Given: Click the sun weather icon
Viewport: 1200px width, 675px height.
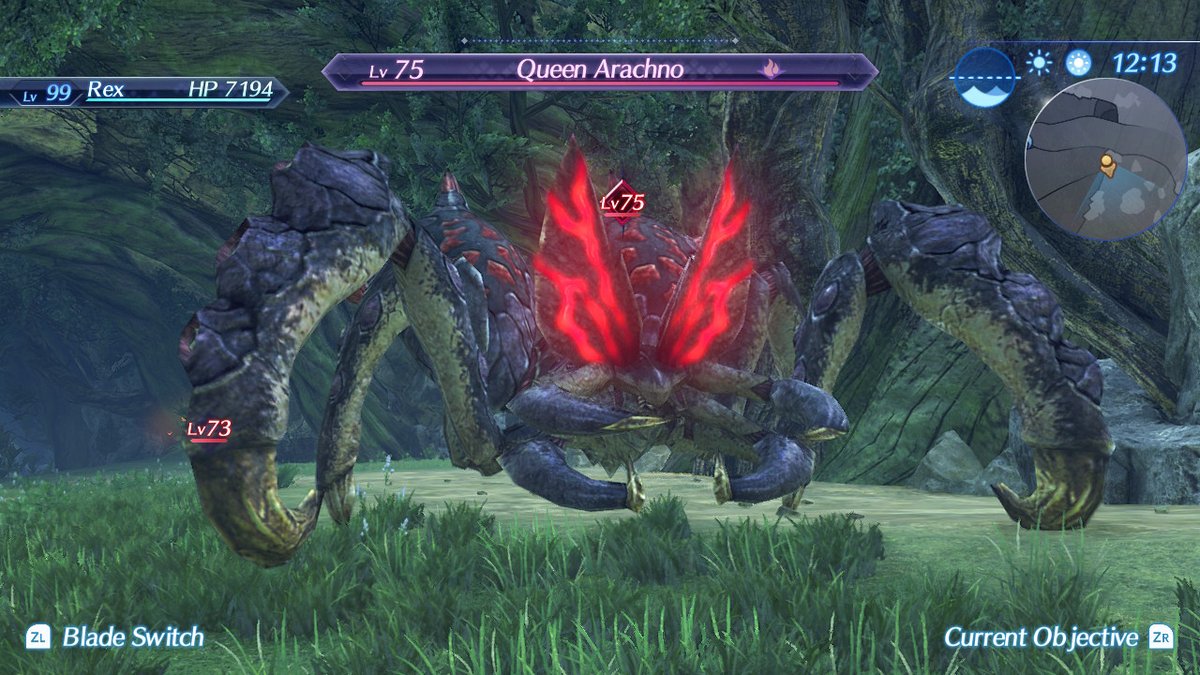Looking at the screenshot, I should pos(1039,64).
